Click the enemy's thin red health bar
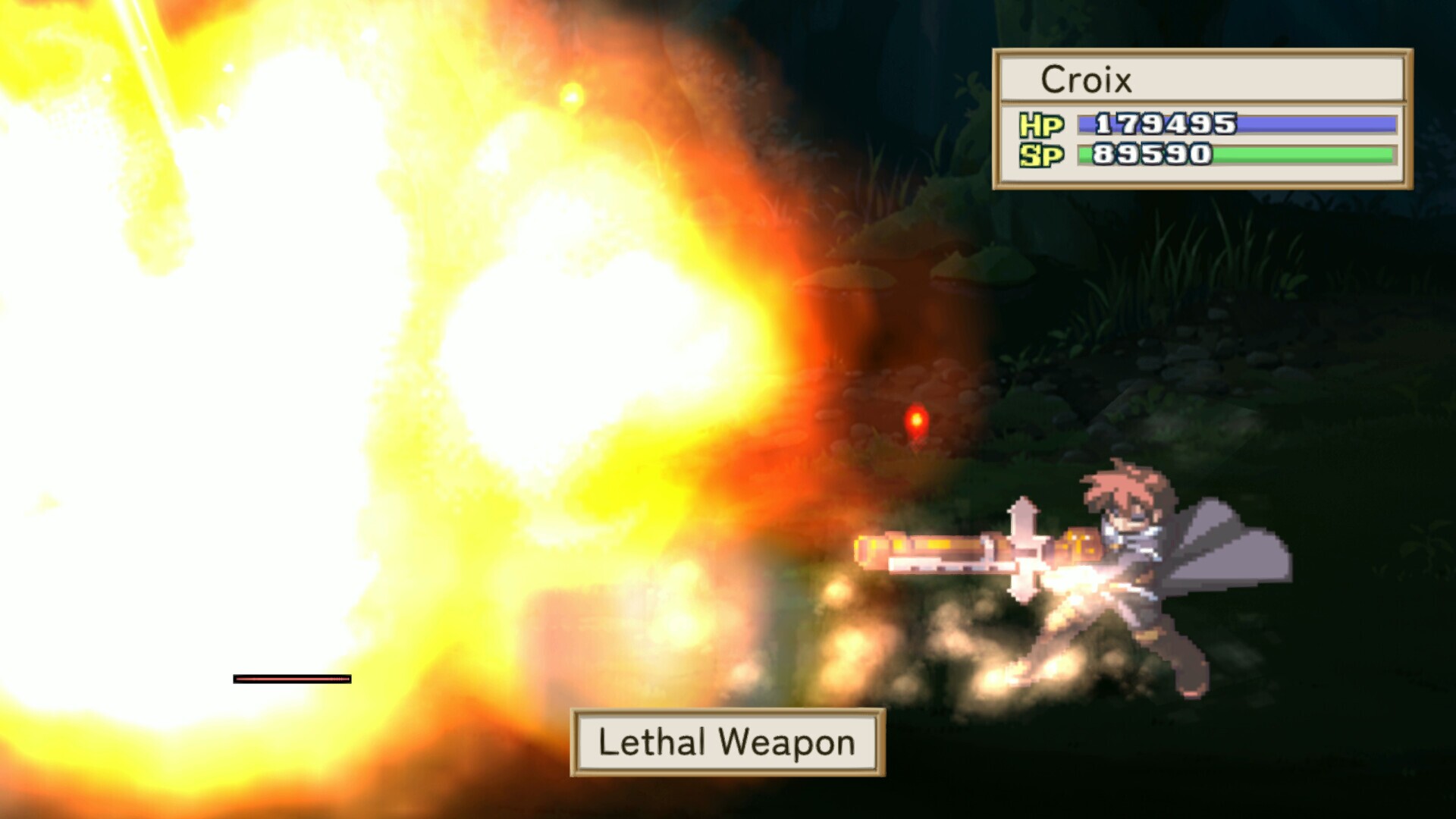Viewport: 1456px width, 819px height. point(292,679)
